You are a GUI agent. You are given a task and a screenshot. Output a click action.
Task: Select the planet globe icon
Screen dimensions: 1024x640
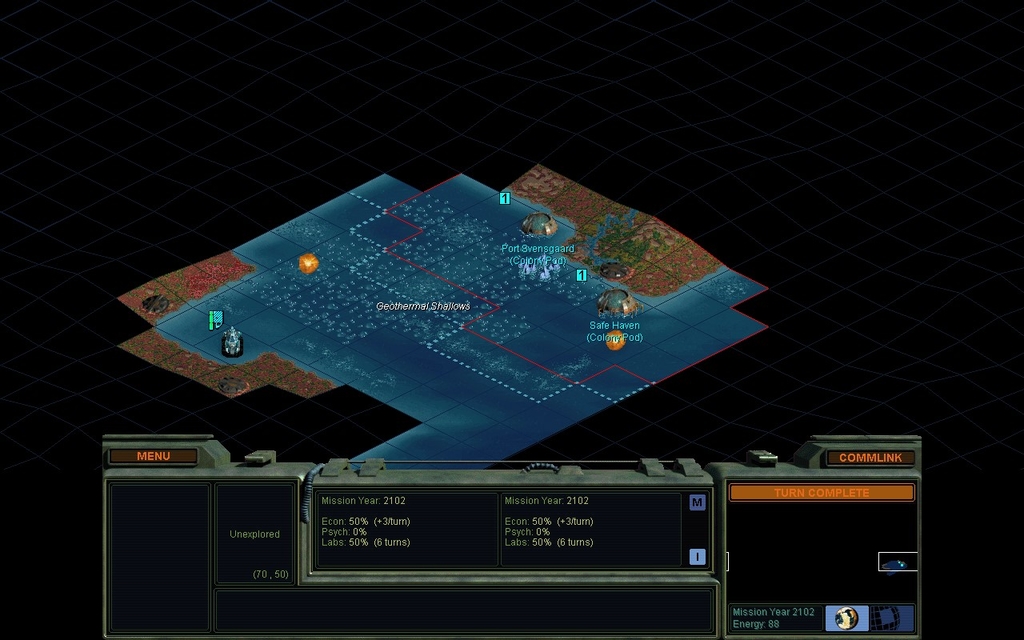pos(846,617)
